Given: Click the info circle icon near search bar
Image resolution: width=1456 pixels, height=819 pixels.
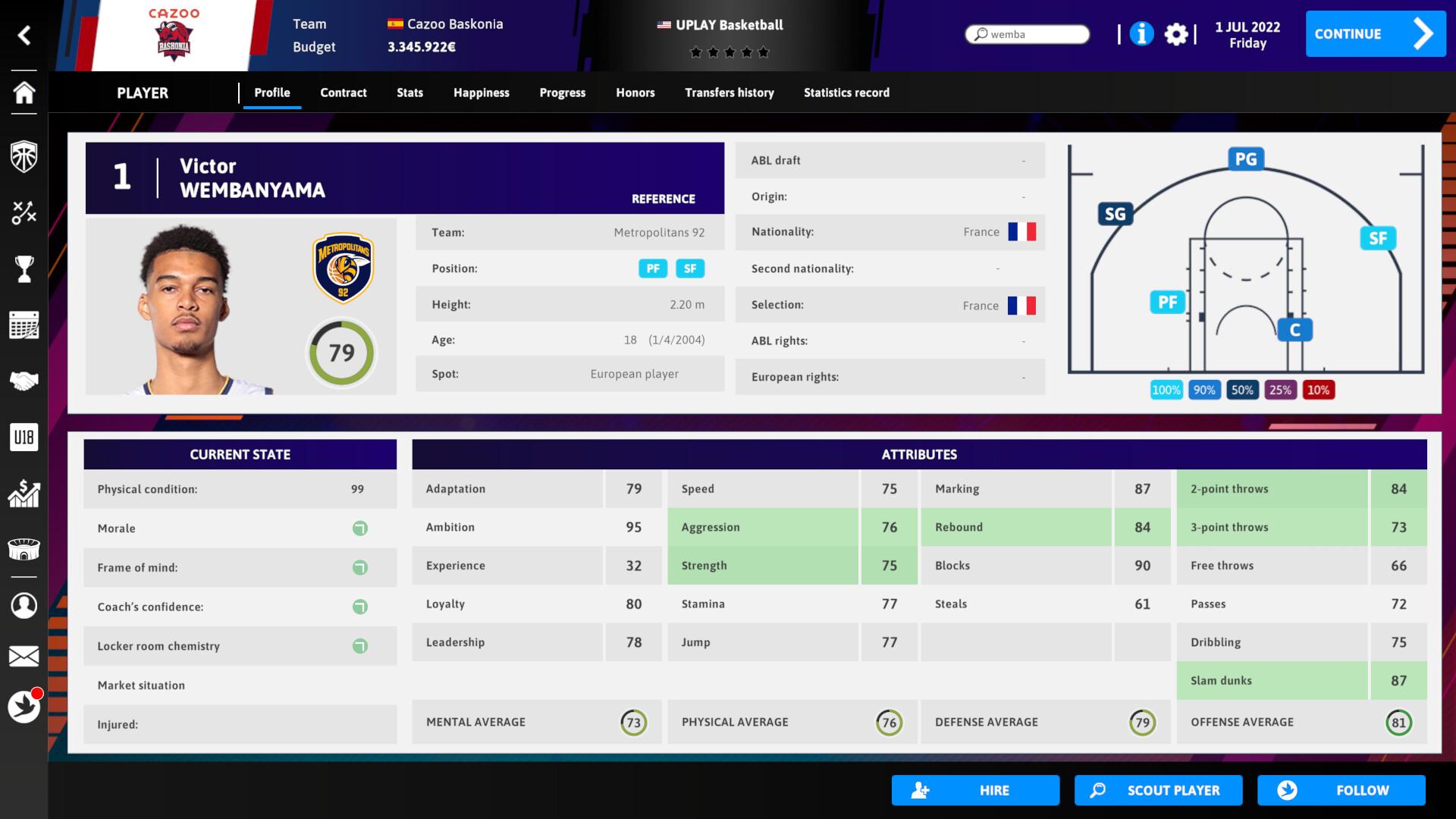Looking at the screenshot, I should click(1141, 35).
